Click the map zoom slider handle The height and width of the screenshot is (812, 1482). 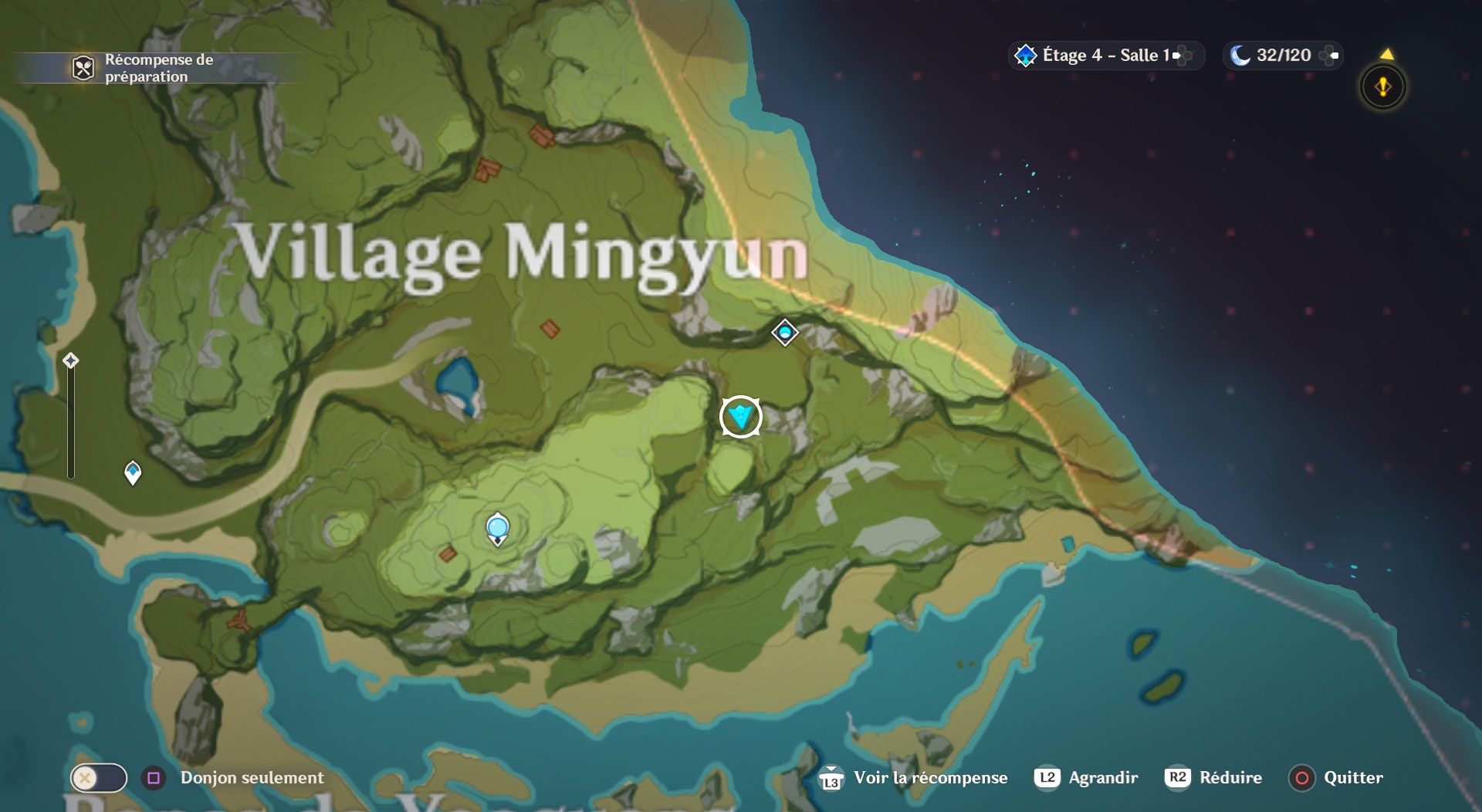(x=71, y=360)
